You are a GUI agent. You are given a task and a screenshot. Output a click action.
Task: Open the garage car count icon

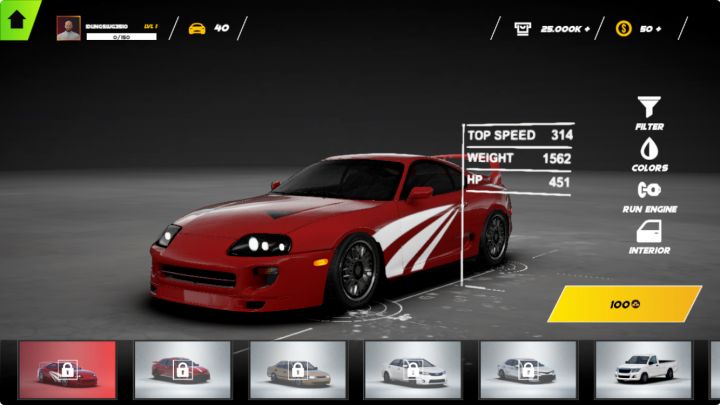click(197, 28)
